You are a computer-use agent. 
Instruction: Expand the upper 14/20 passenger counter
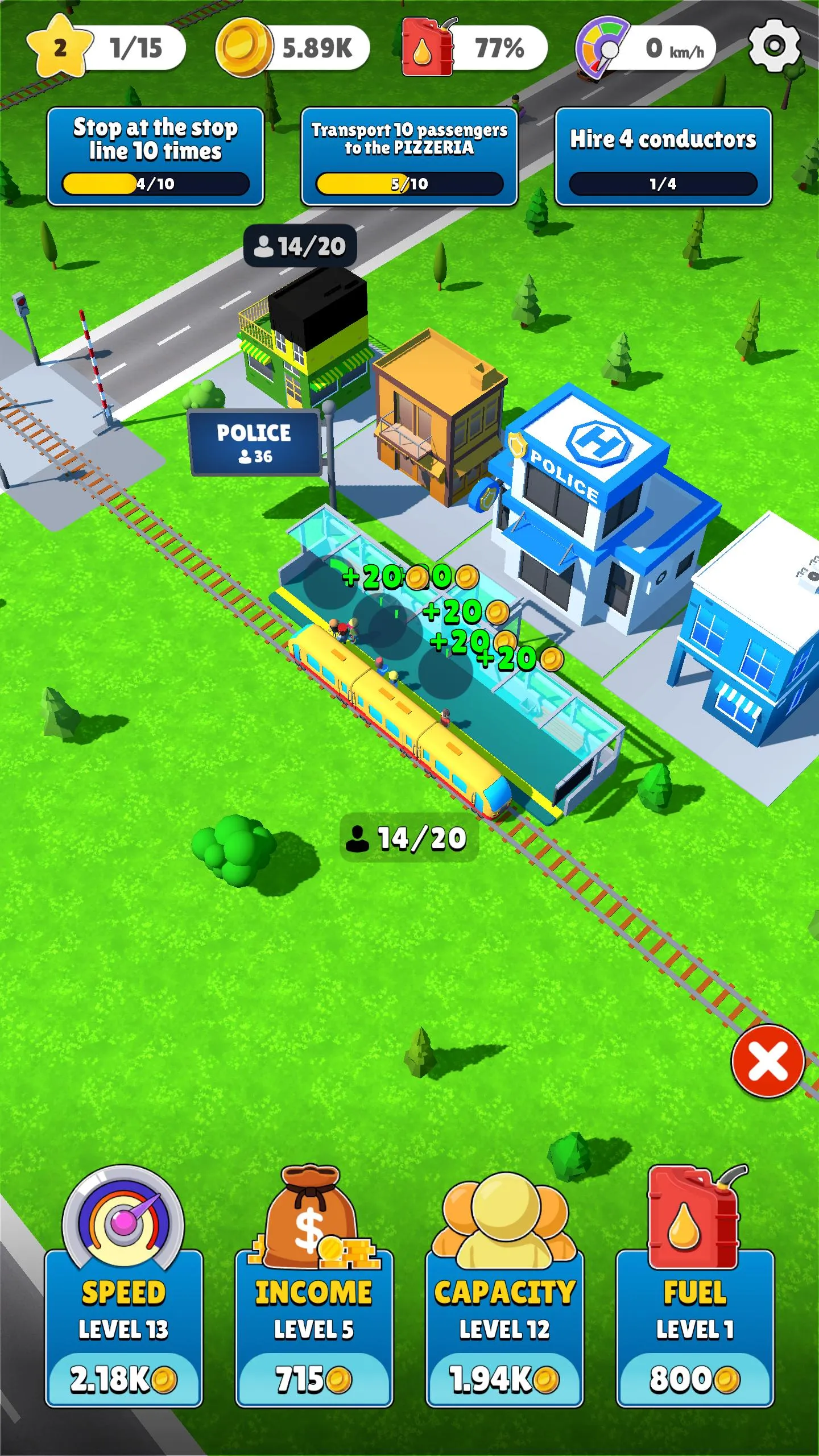point(300,246)
